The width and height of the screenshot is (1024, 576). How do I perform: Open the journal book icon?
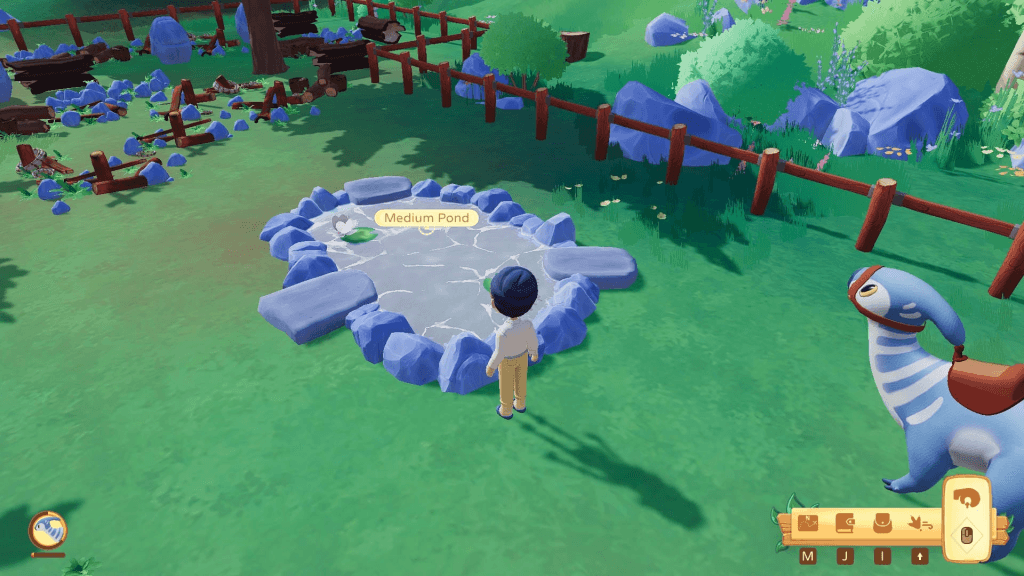845,524
